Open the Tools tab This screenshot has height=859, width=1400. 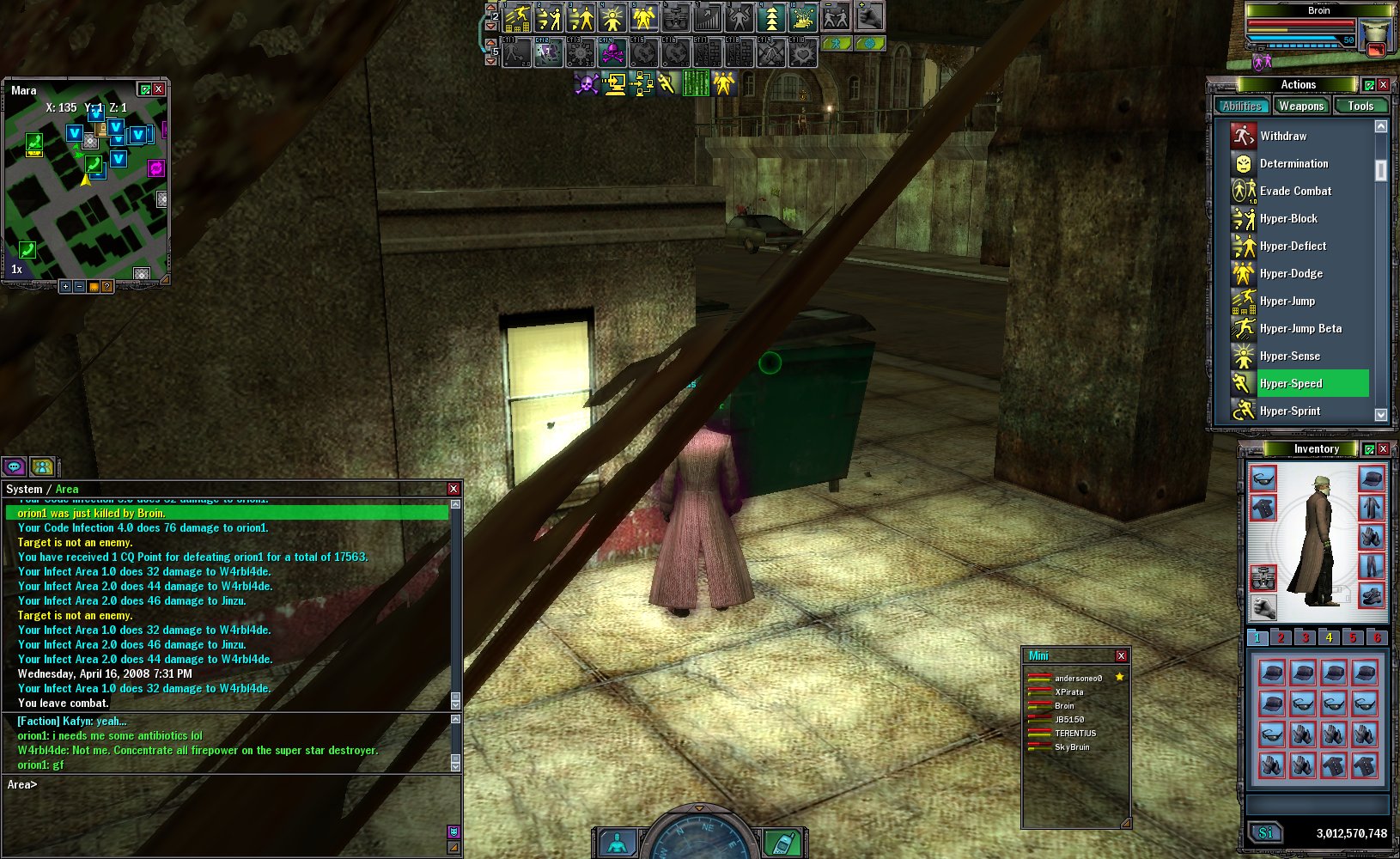[x=1360, y=106]
